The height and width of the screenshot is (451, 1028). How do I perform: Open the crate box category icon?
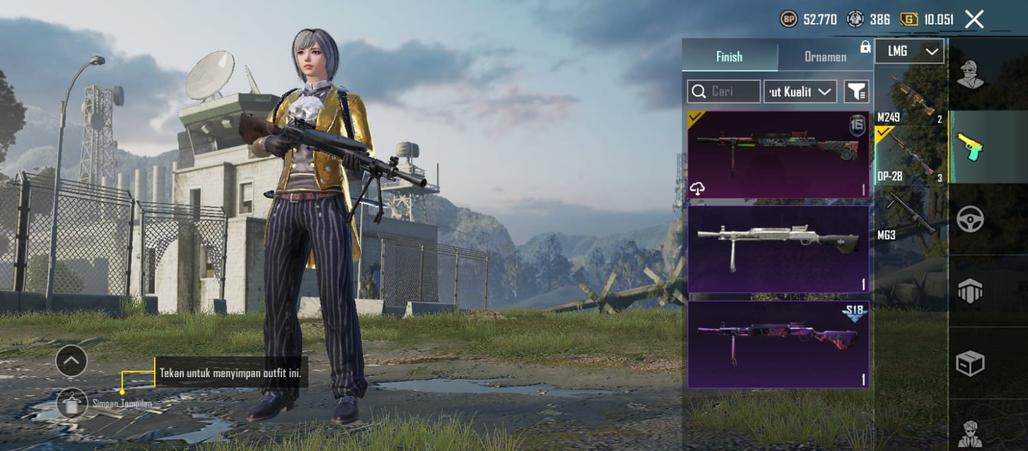[969, 362]
